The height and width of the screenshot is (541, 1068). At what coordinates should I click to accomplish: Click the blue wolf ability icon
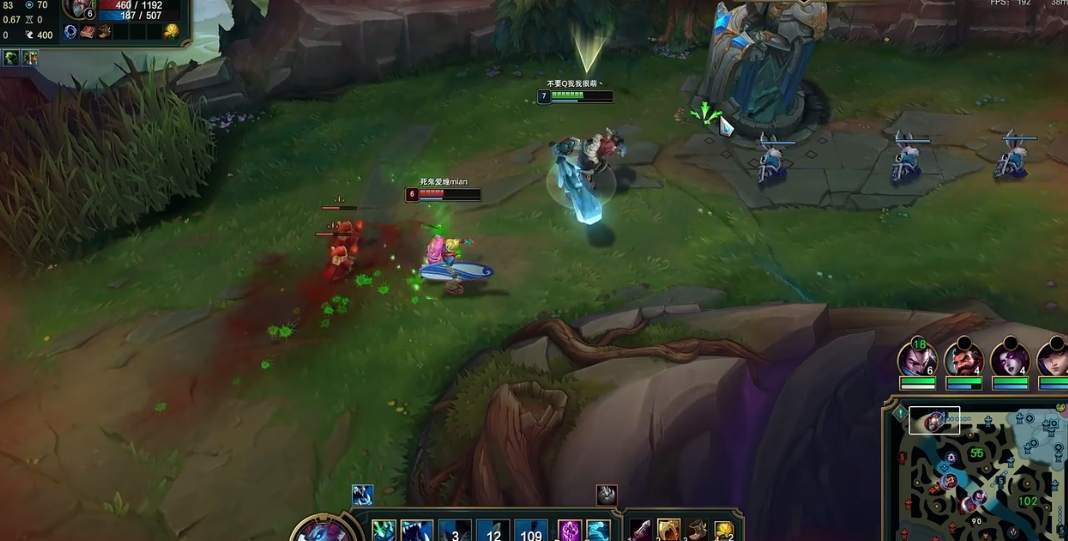(416, 531)
